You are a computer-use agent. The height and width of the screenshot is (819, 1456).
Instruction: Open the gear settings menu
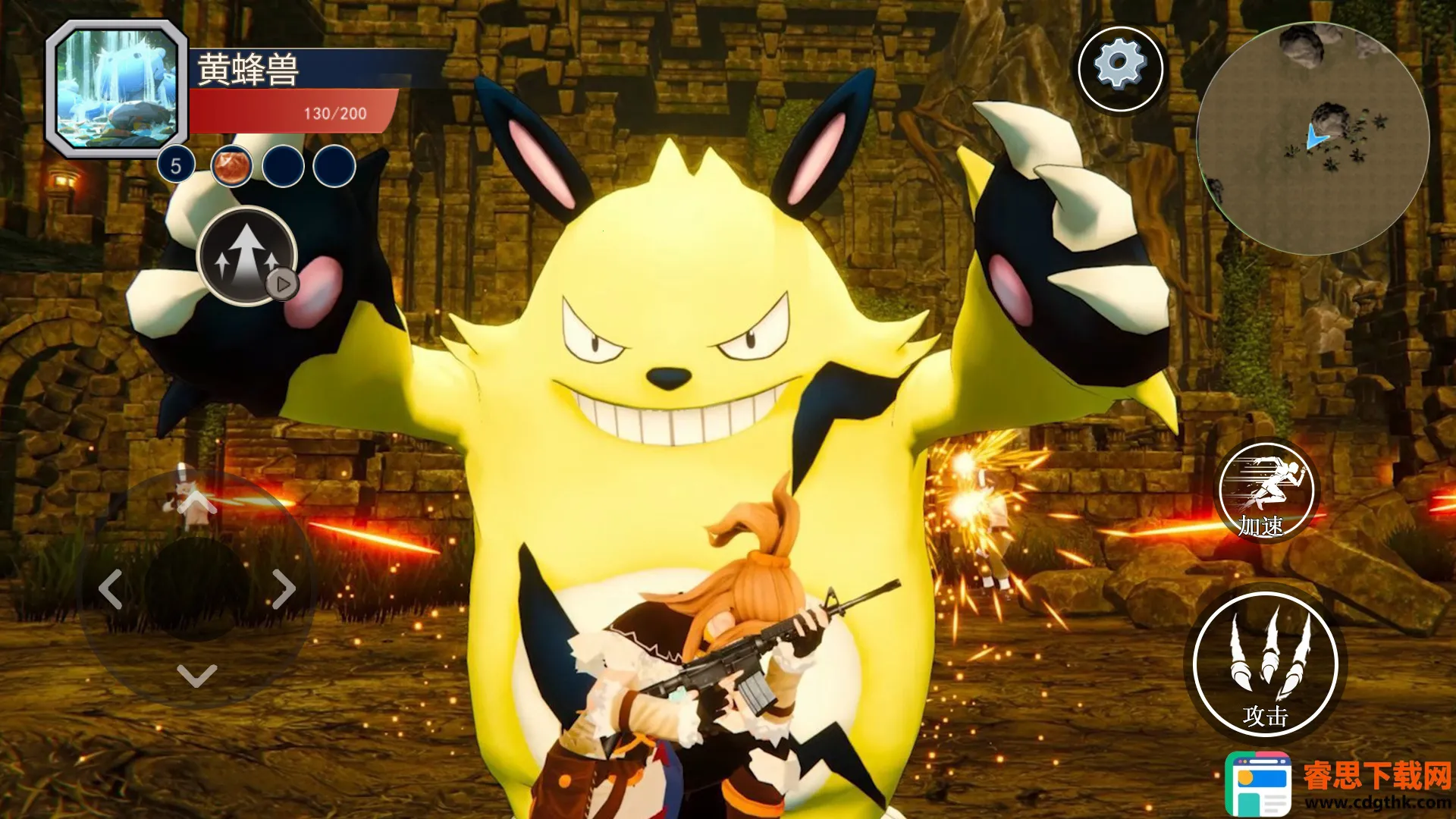(1120, 68)
